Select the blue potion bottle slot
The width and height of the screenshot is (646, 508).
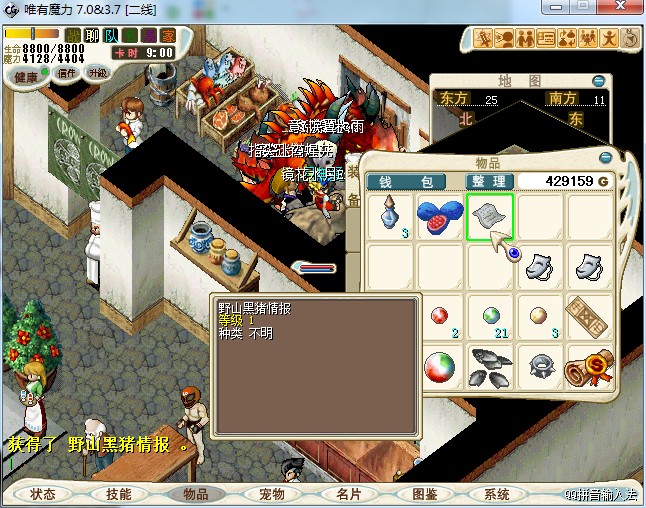pyautogui.click(x=389, y=217)
